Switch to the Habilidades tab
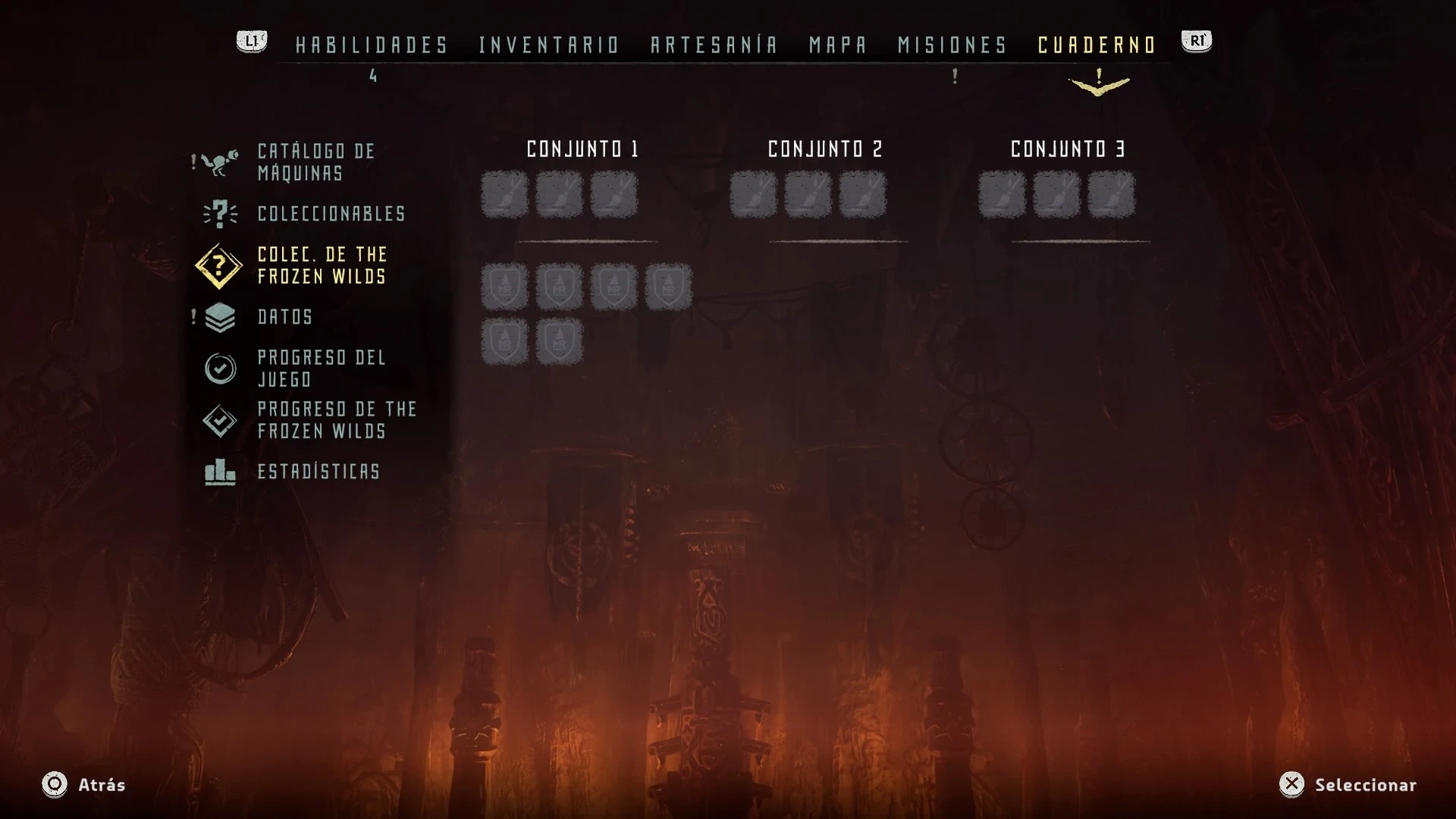The width and height of the screenshot is (1456, 819). (x=372, y=45)
